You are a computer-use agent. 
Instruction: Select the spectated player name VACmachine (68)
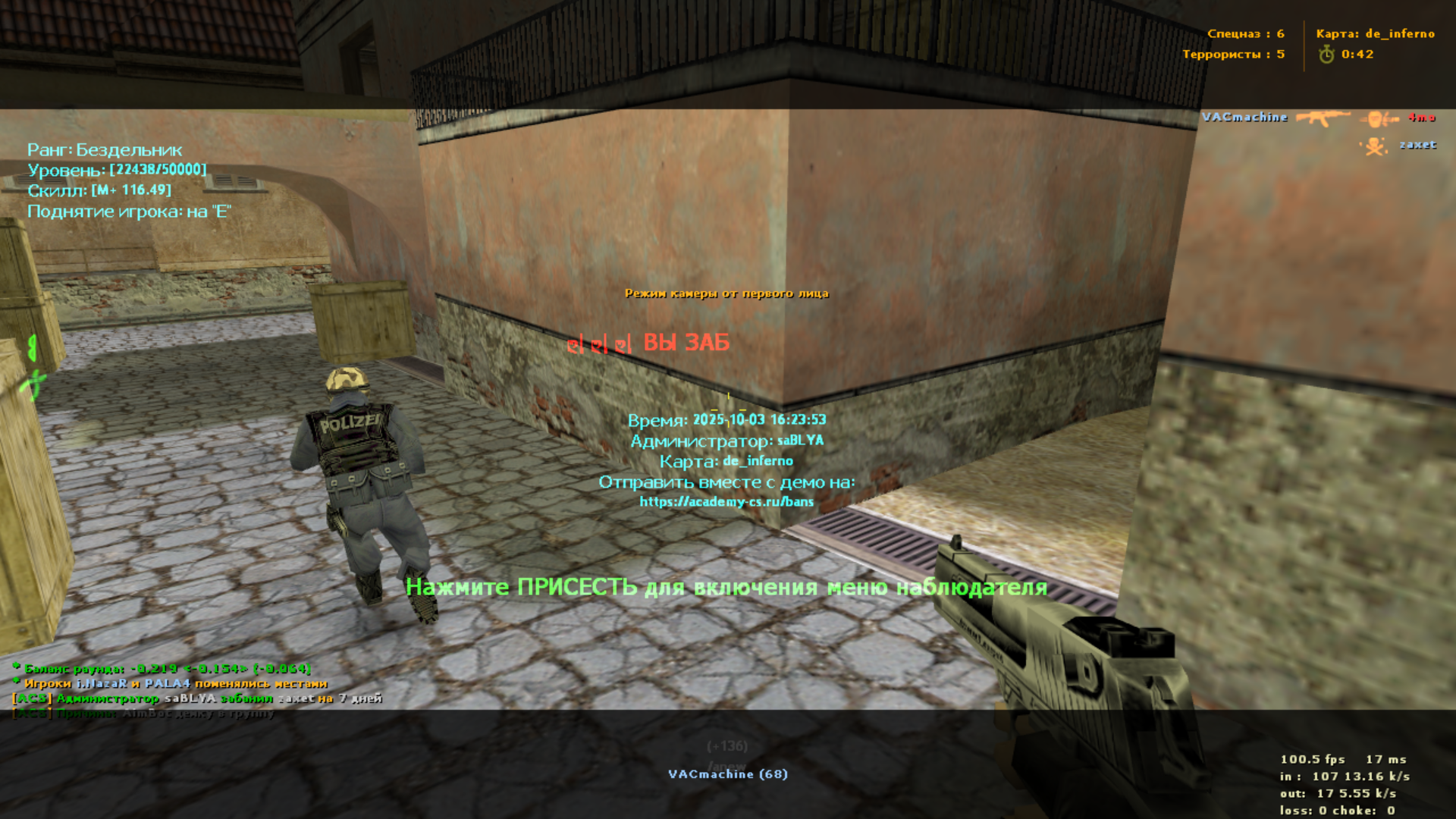pos(727,773)
